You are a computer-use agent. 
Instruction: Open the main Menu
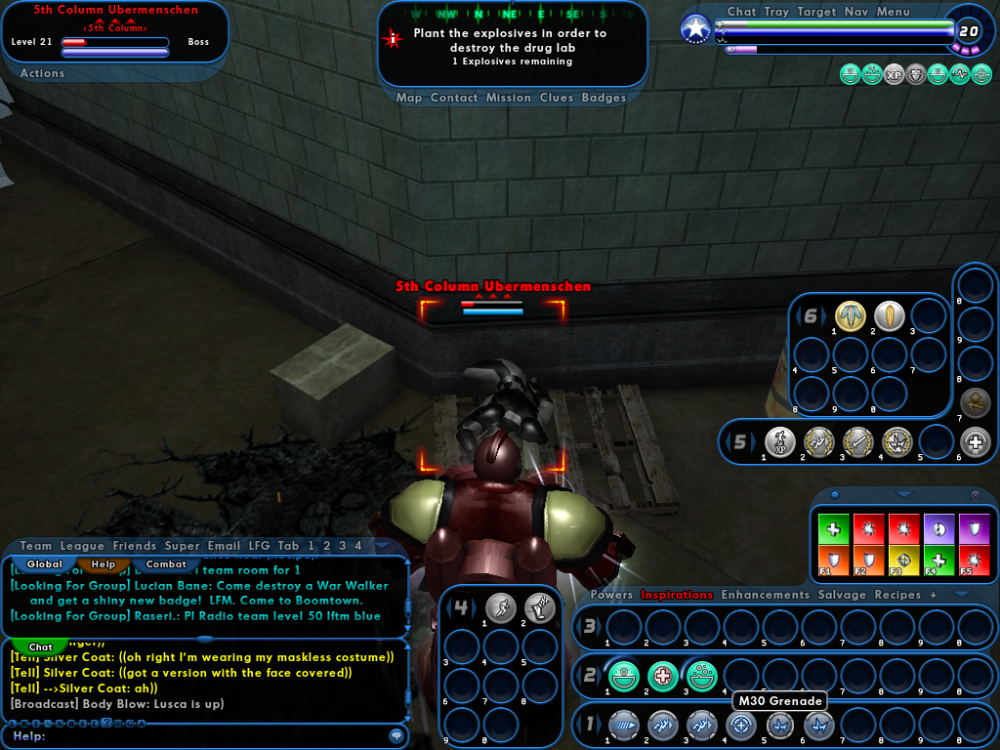click(893, 12)
